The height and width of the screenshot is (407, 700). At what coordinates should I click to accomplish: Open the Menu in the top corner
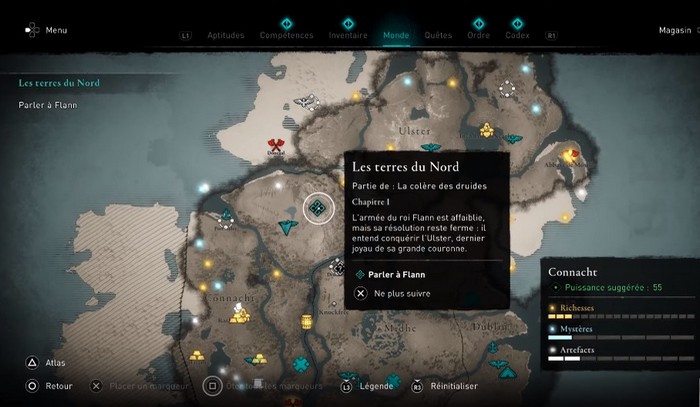[x=47, y=30]
